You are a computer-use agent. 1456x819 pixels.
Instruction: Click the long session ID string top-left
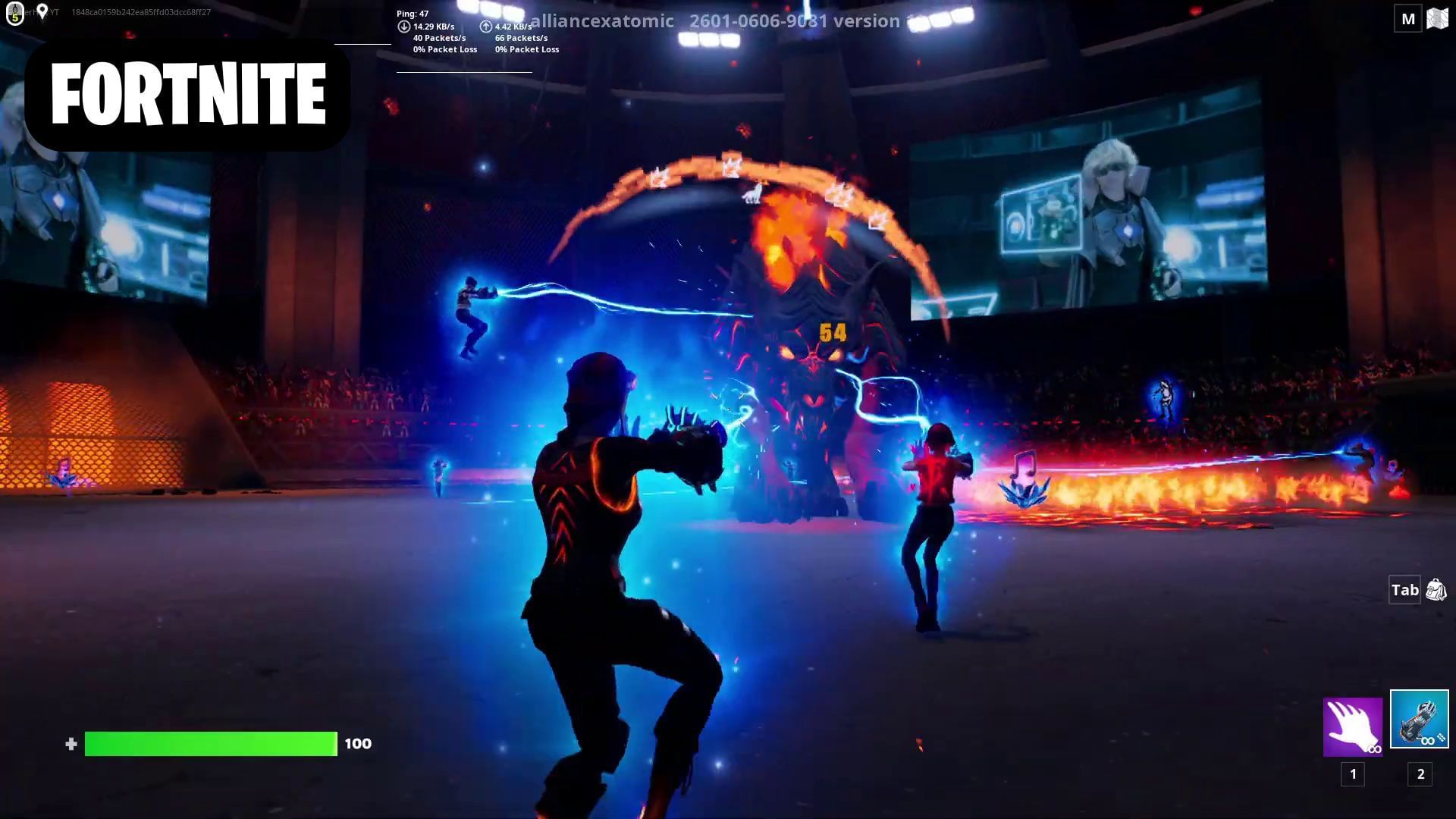coord(141,11)
